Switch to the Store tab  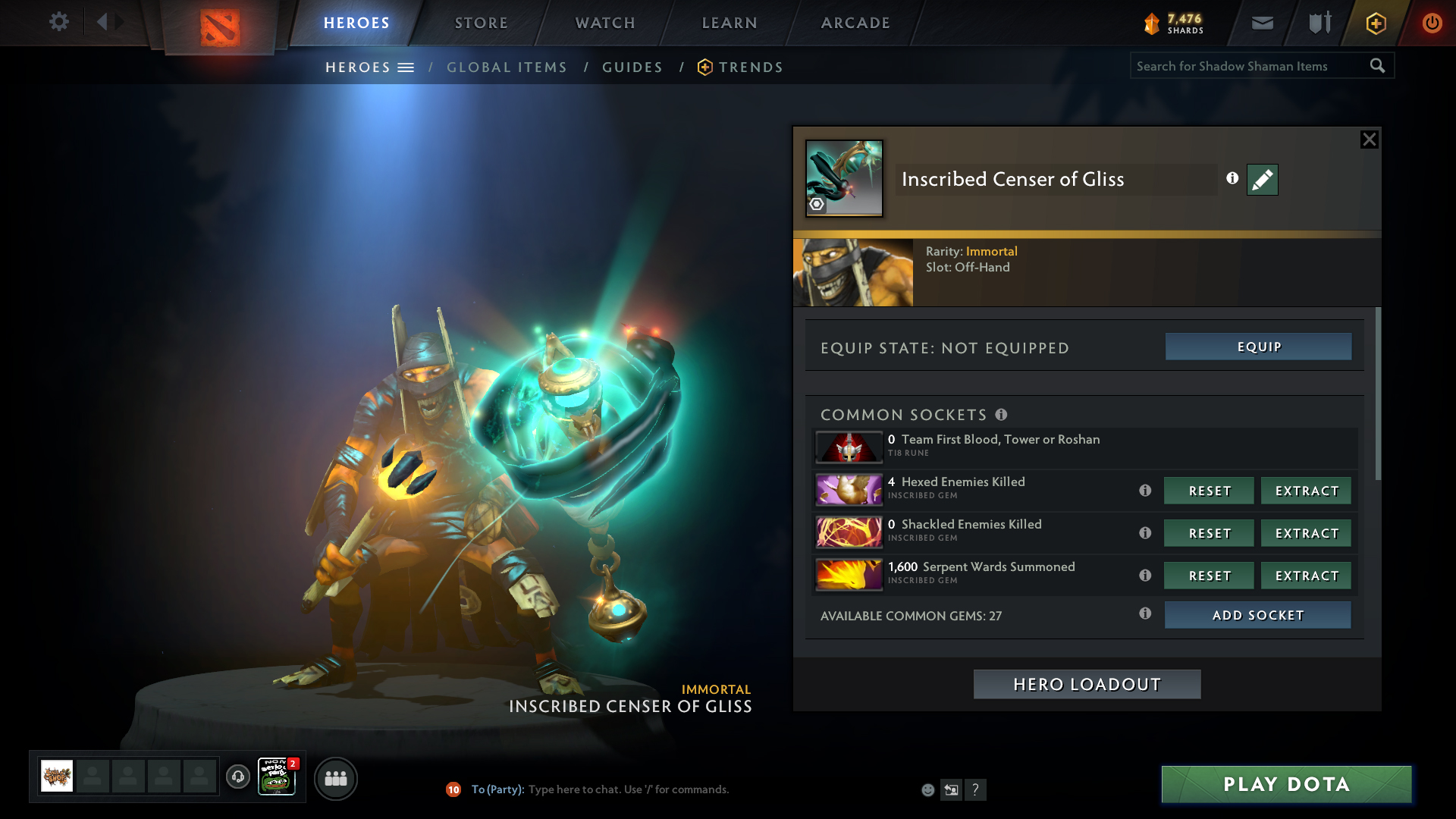pyautogui.click(x=481, y=23)
